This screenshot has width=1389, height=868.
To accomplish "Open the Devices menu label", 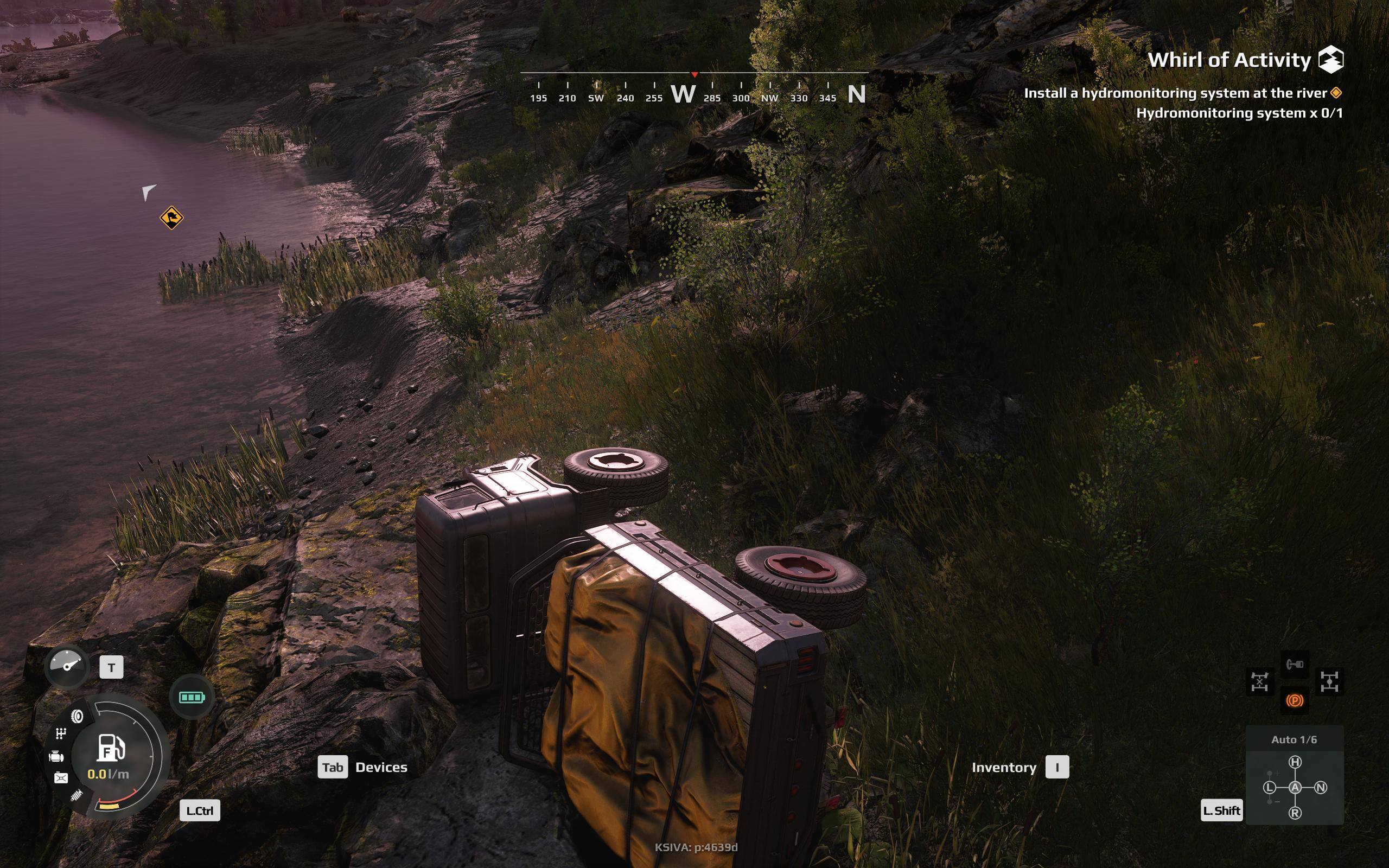I will coord(380,767).
